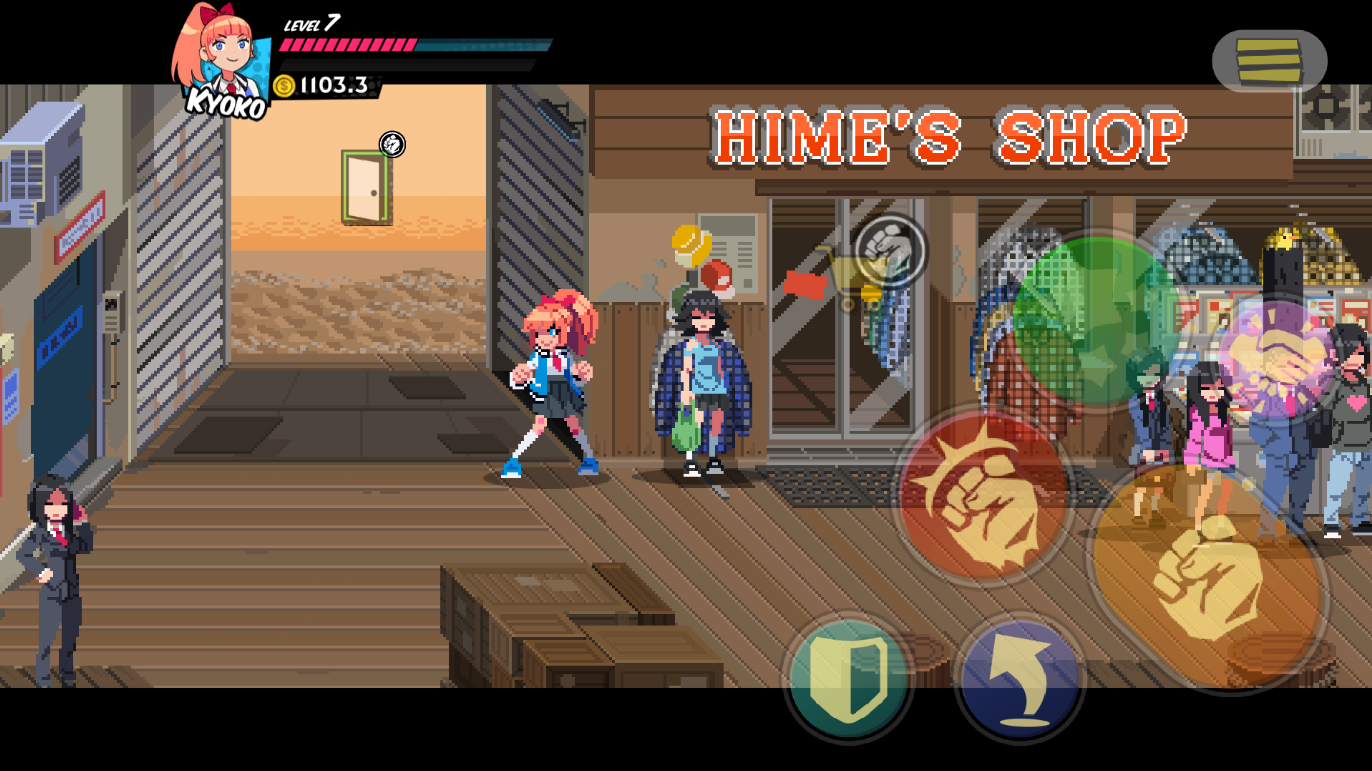Screen dimensions: 1372x771
Task: Tap the fist prompt over the shop entrance
Action: point(890,250)
